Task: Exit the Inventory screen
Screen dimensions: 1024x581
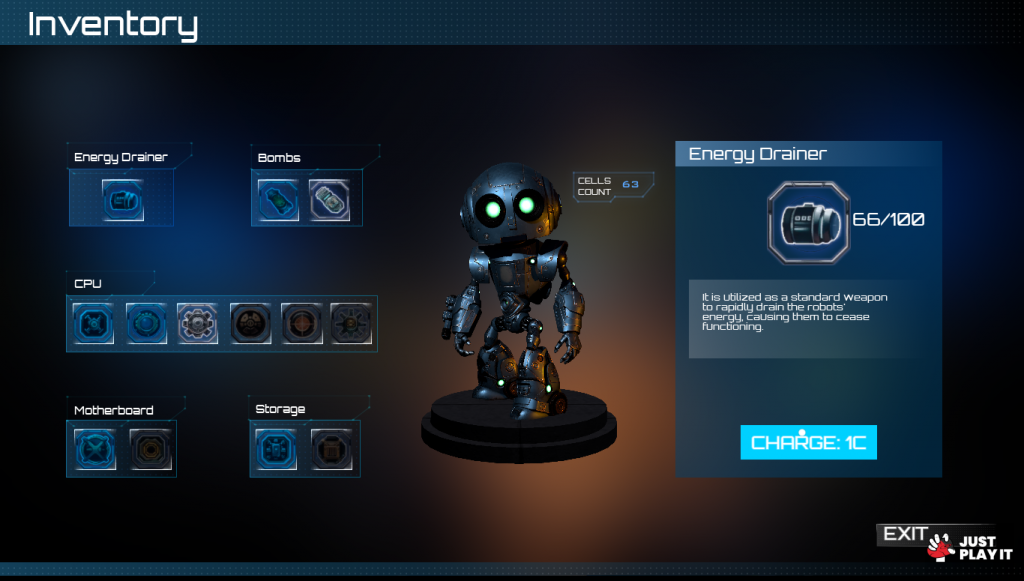Action: pos(904,535)
